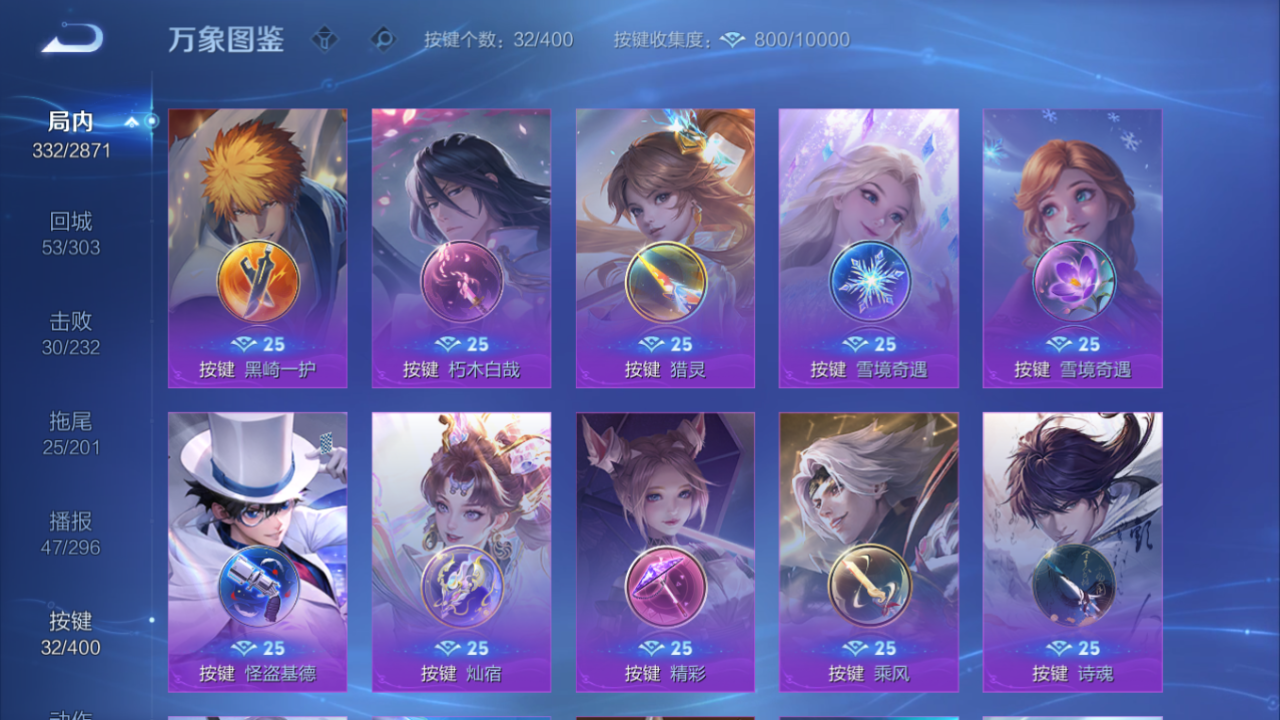Click the orange blade icon on 黑崎一护 card
This screenshot has width=1280, height=720.
click(x=256, y=283)
